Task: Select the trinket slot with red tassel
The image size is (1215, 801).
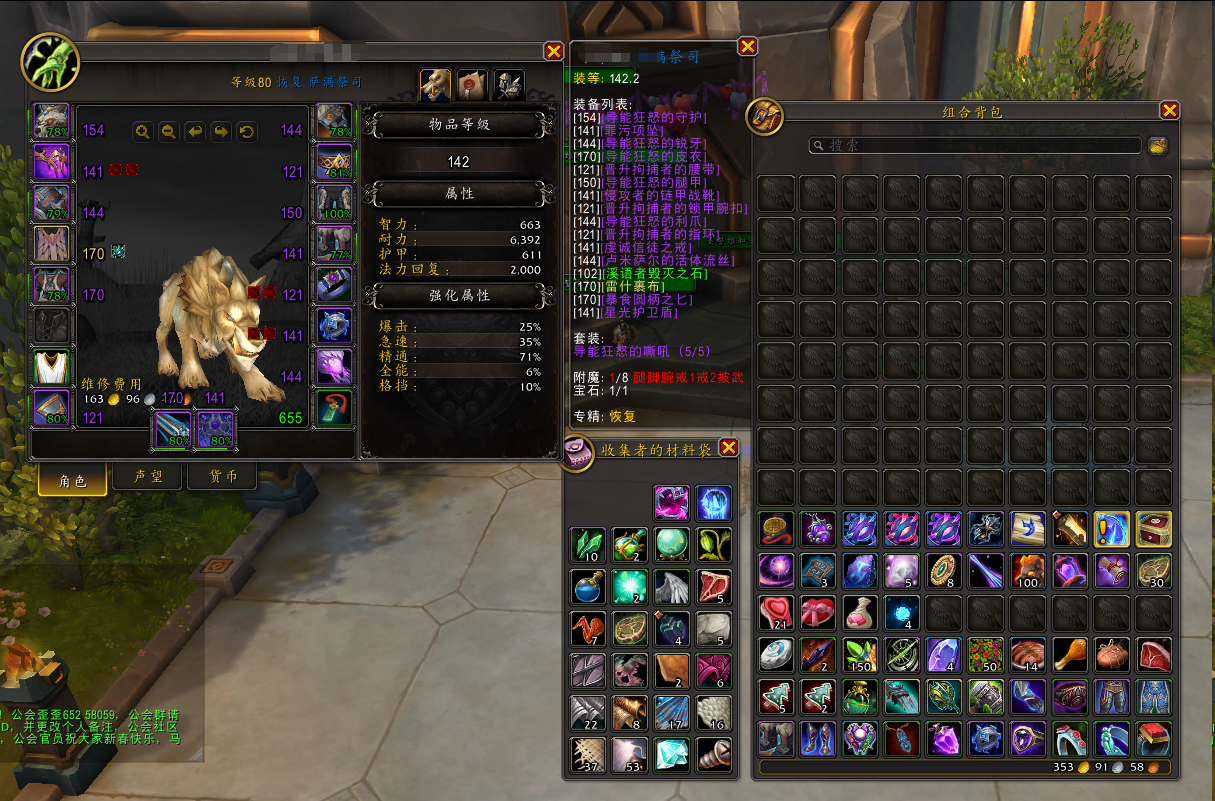Action: pos(335,408)
